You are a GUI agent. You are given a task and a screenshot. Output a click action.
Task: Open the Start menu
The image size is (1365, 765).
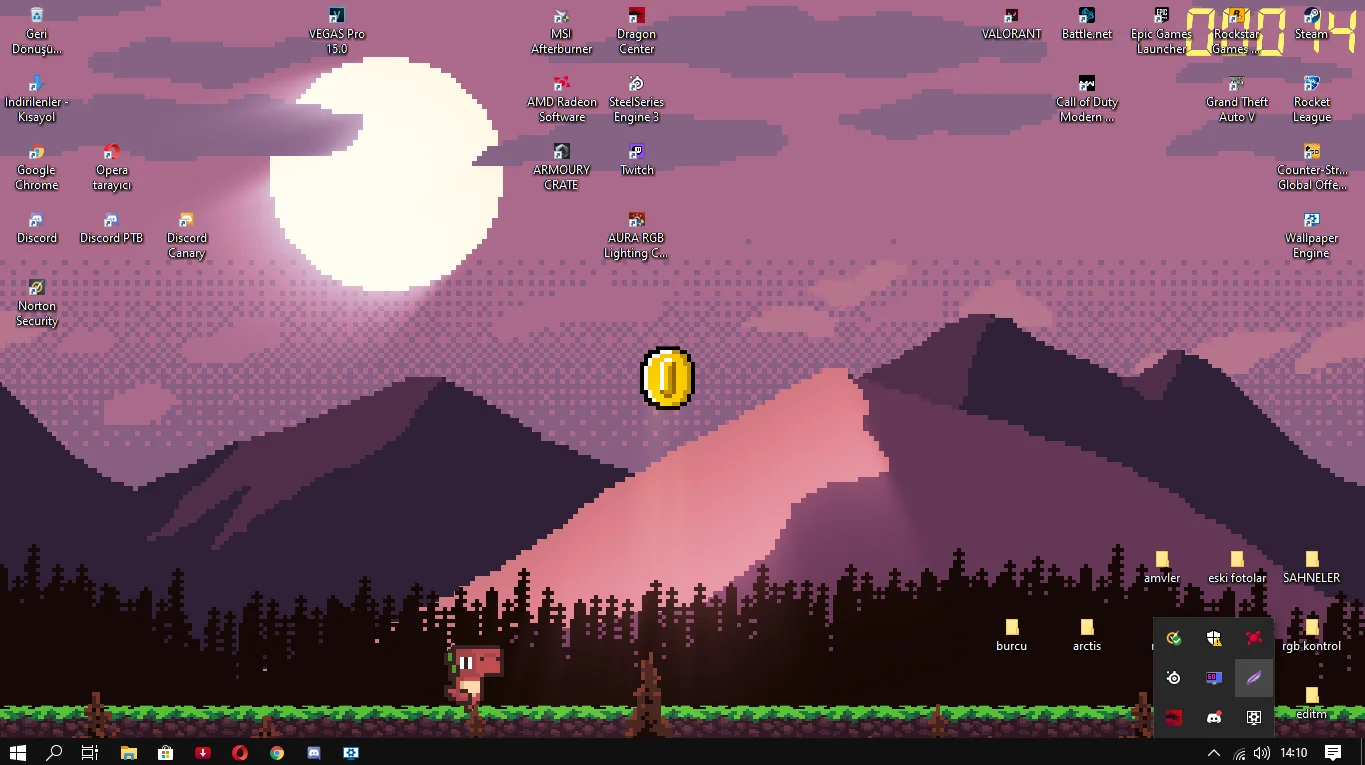tap(18, 752)
